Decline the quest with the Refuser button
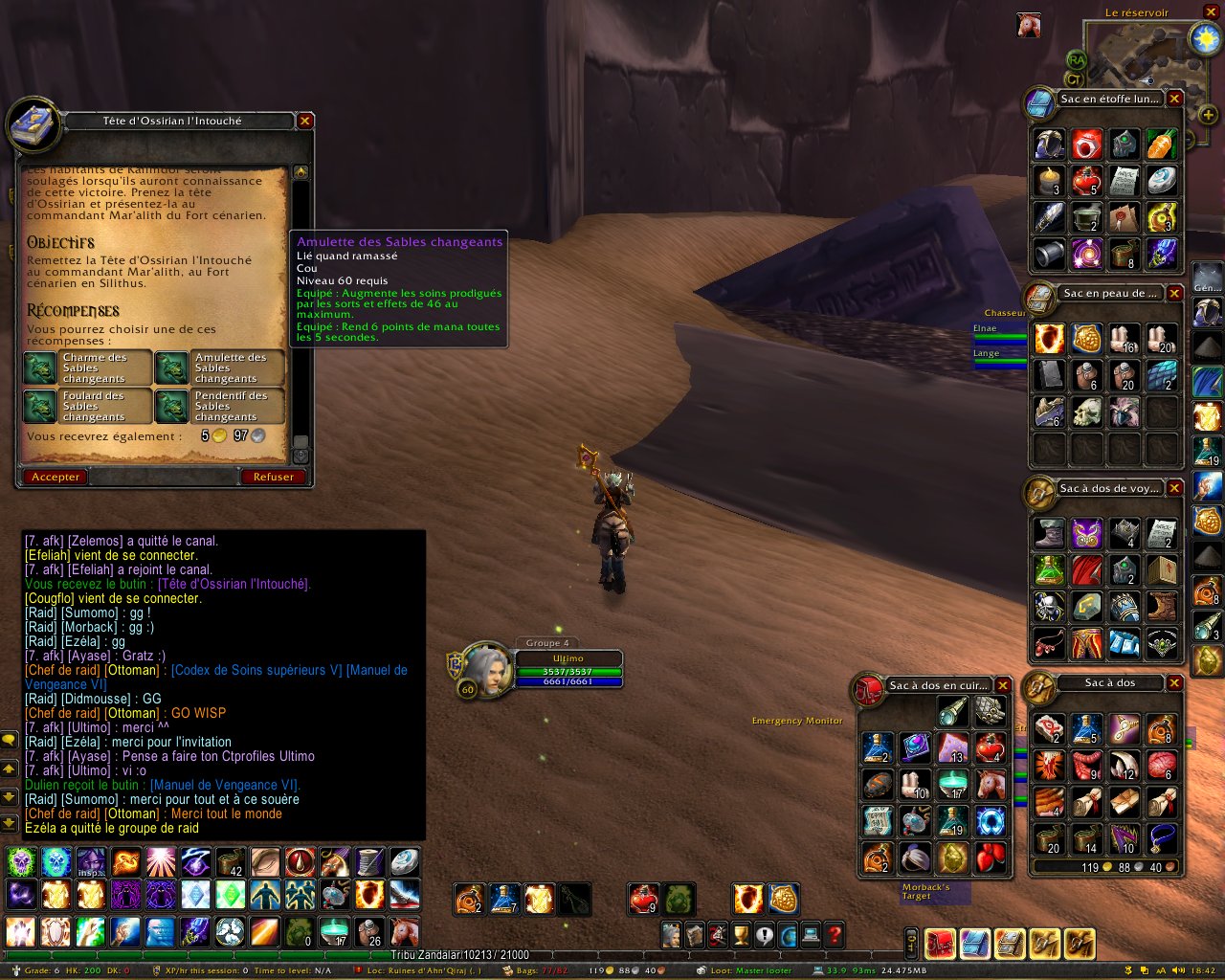The image size is (1225, 980). [x=273, y=477]
